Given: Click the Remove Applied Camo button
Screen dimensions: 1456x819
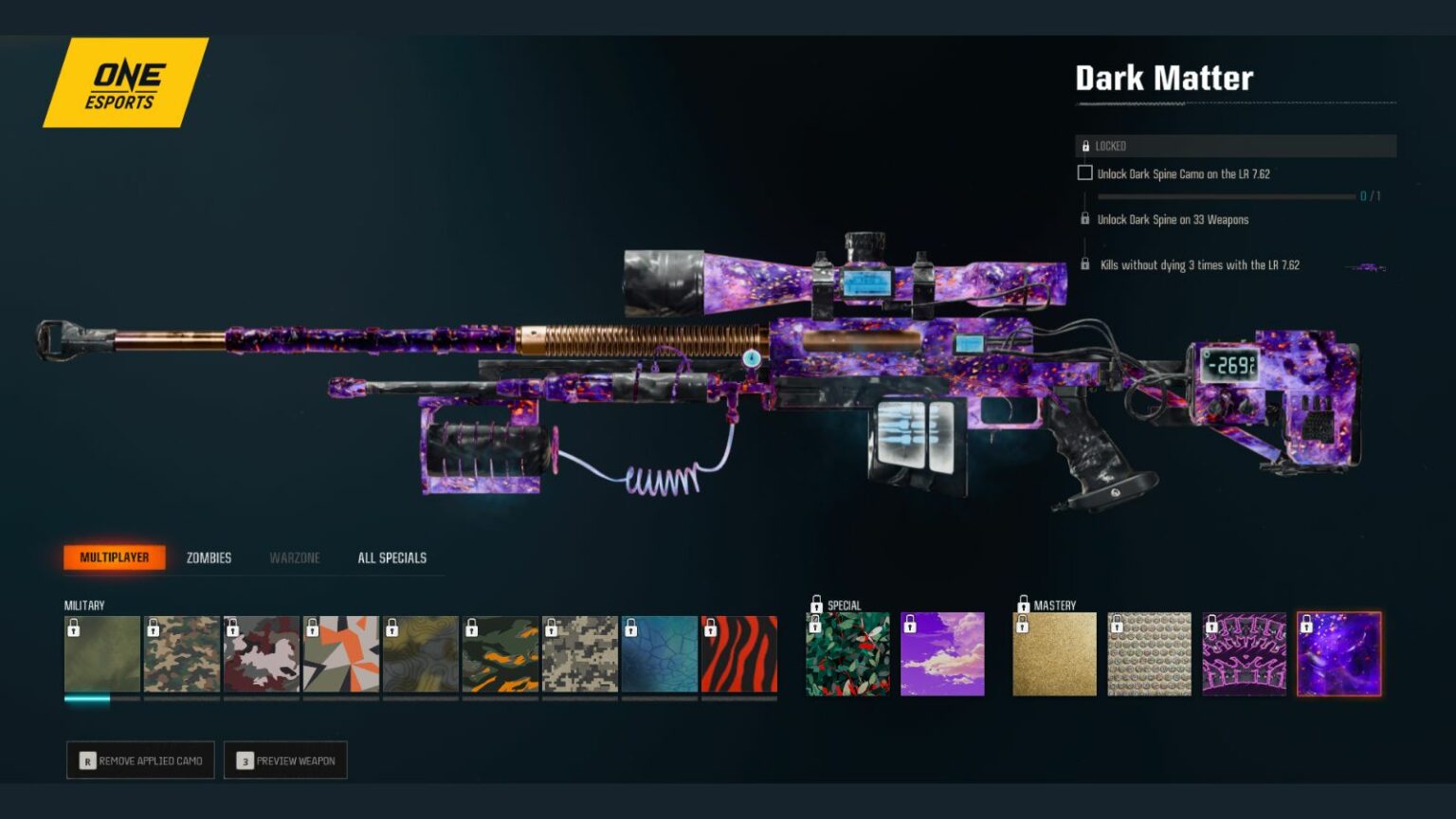Looking at the screenshot, I should [139, 759].
